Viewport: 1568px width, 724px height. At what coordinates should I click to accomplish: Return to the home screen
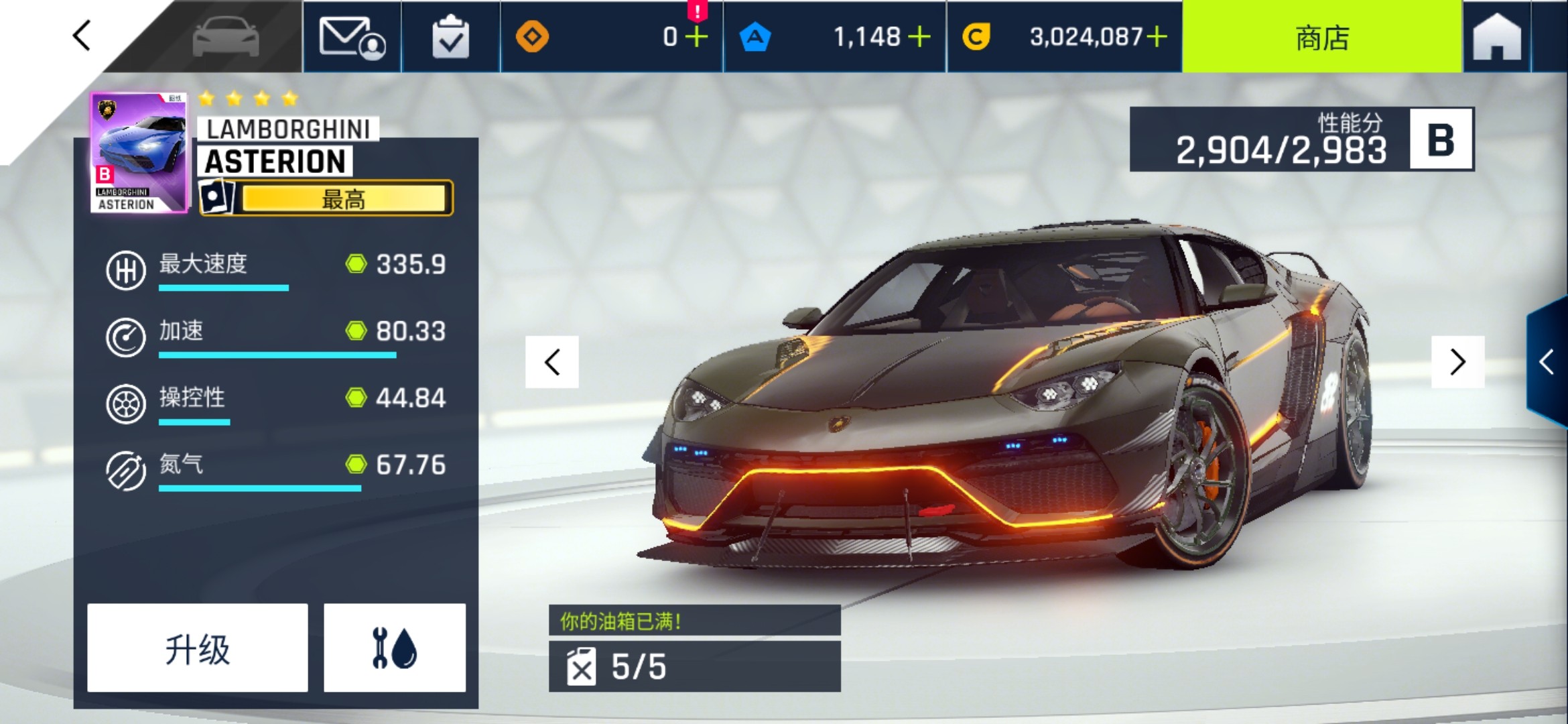coord(1497,37)
